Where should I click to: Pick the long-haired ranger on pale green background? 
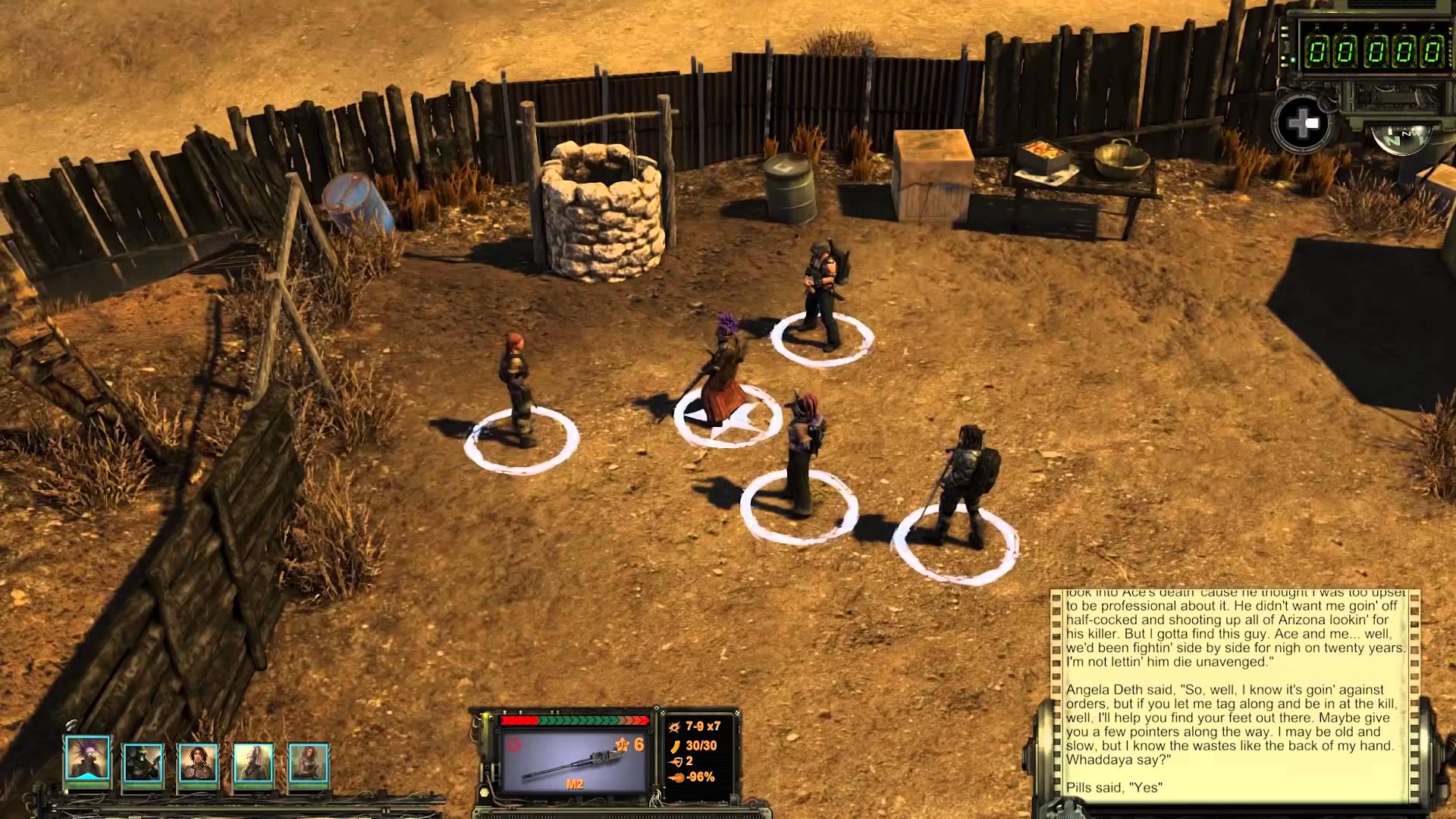253,762
